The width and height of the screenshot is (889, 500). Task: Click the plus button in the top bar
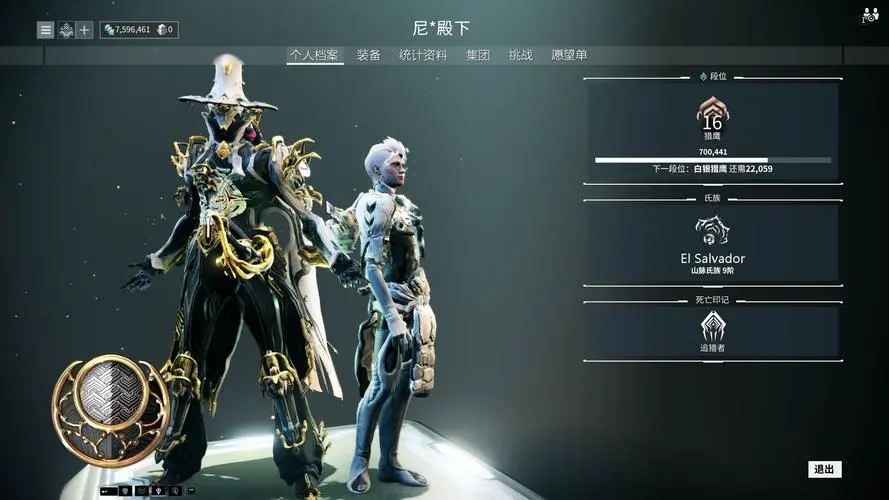pos(85,30)
